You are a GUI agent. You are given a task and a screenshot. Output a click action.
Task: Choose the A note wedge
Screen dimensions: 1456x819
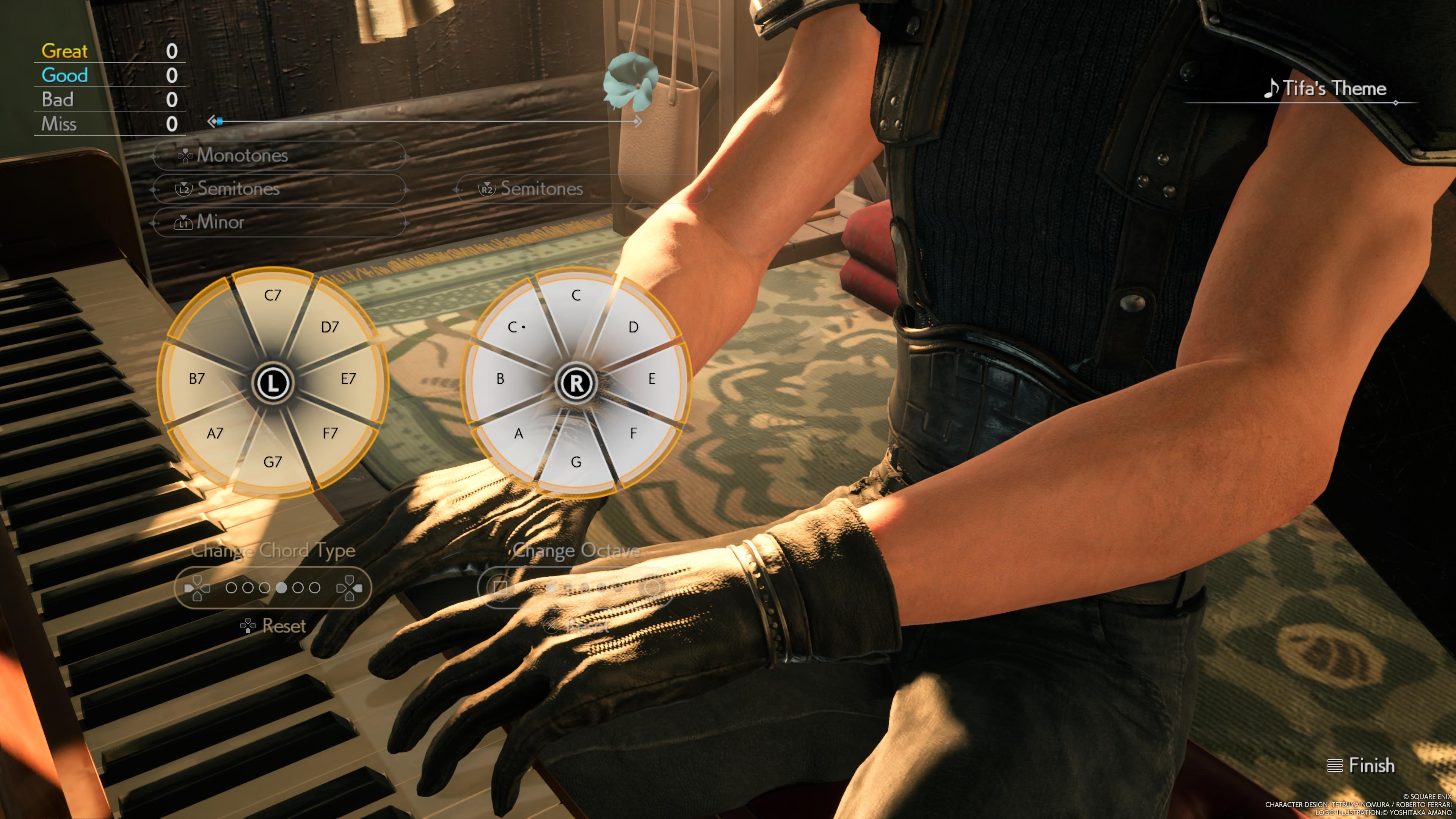point(518,433)
